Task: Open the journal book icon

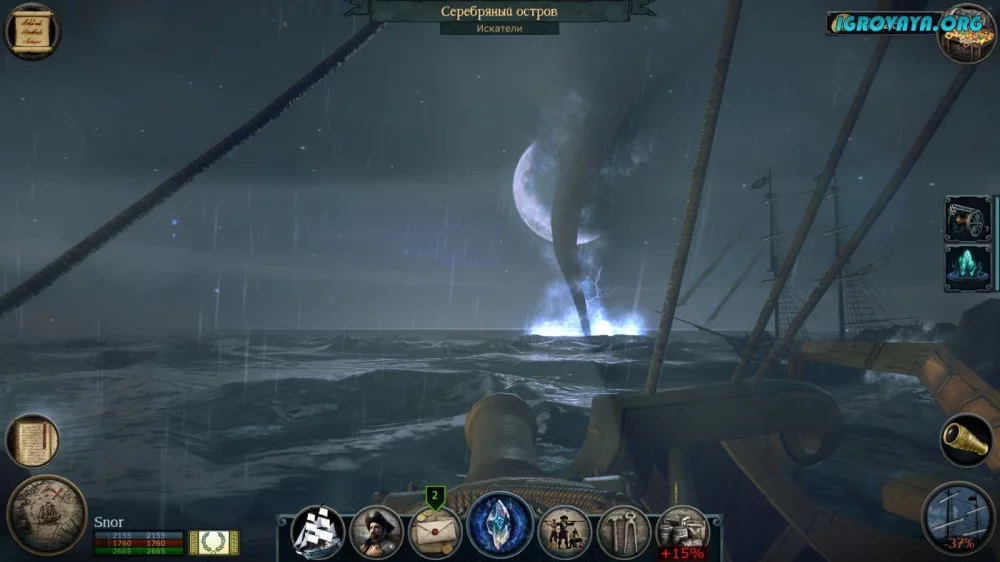Action: (32, 441)
